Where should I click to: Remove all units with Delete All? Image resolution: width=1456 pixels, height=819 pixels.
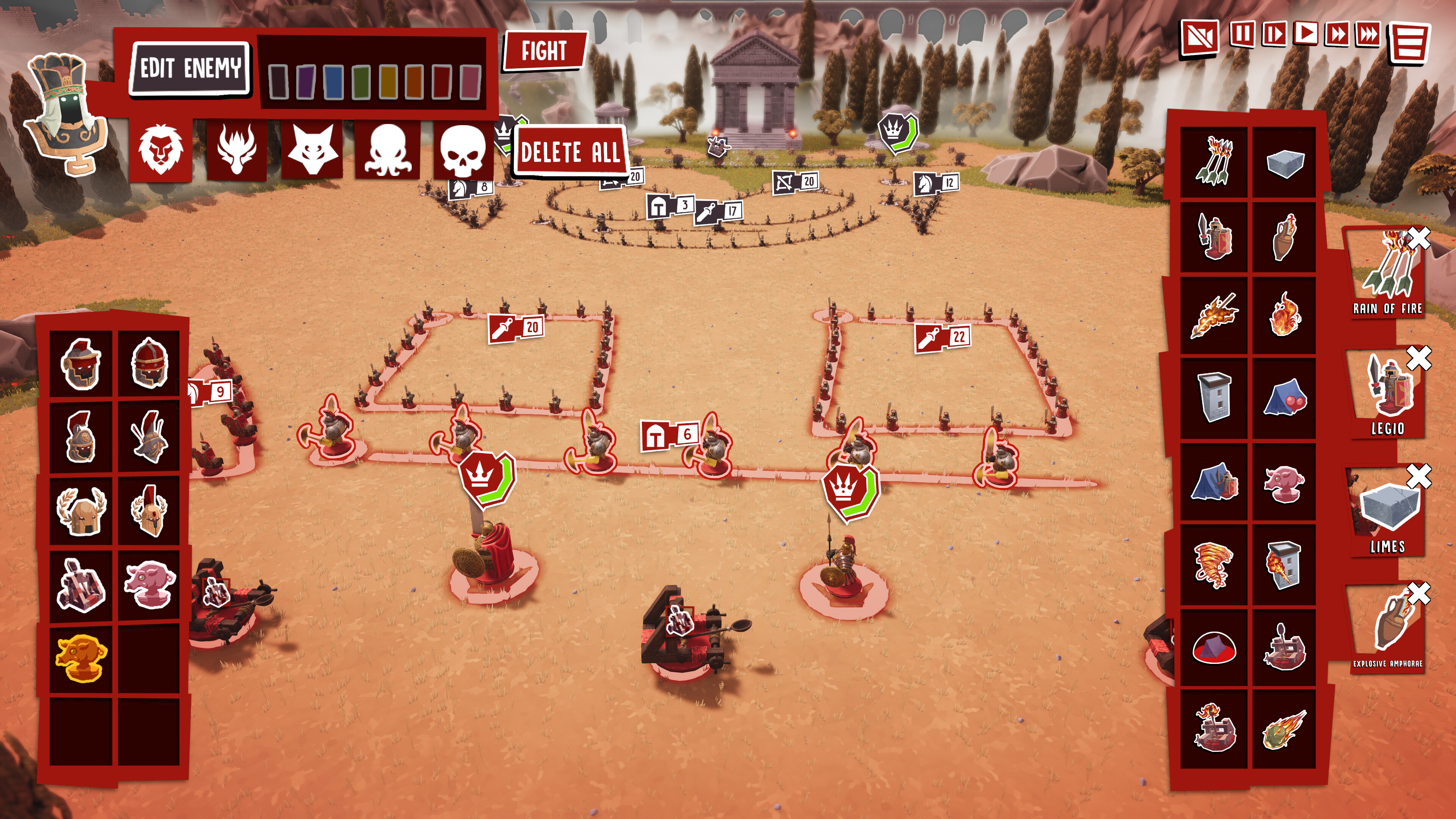(x=570, y=152)
